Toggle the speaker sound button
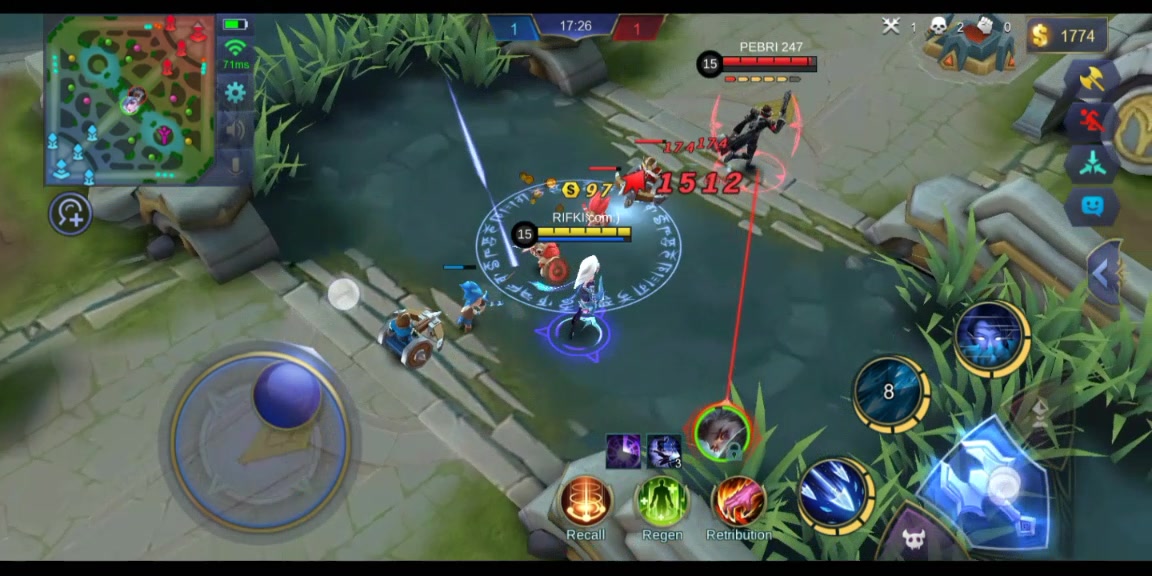Image resolution: width=1152 pixels, height=576 pixels. tap(235, 129)
